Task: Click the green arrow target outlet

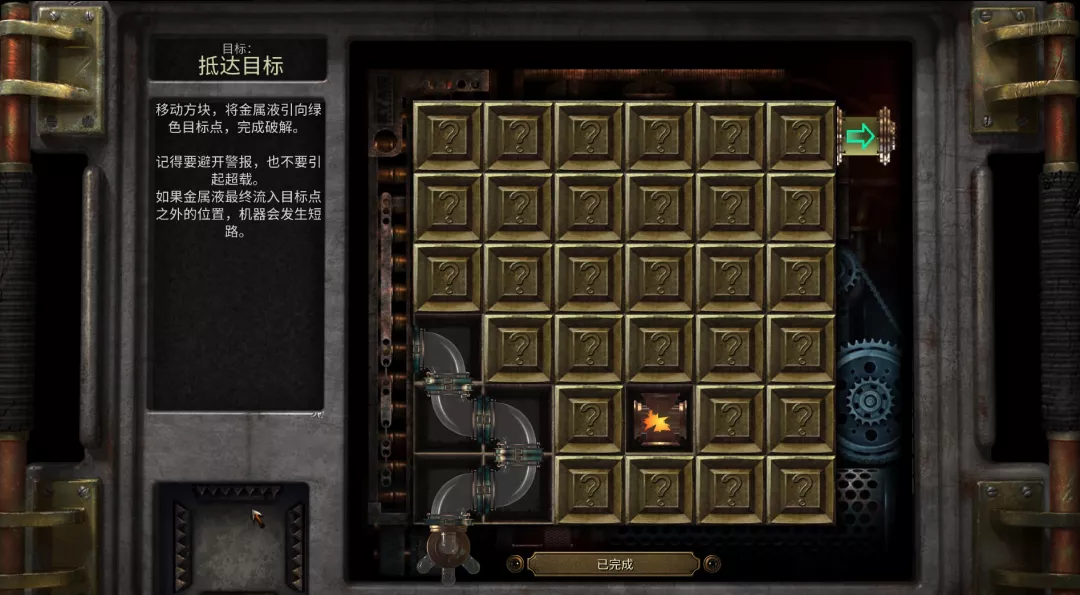Action: (x=861, y=136)
